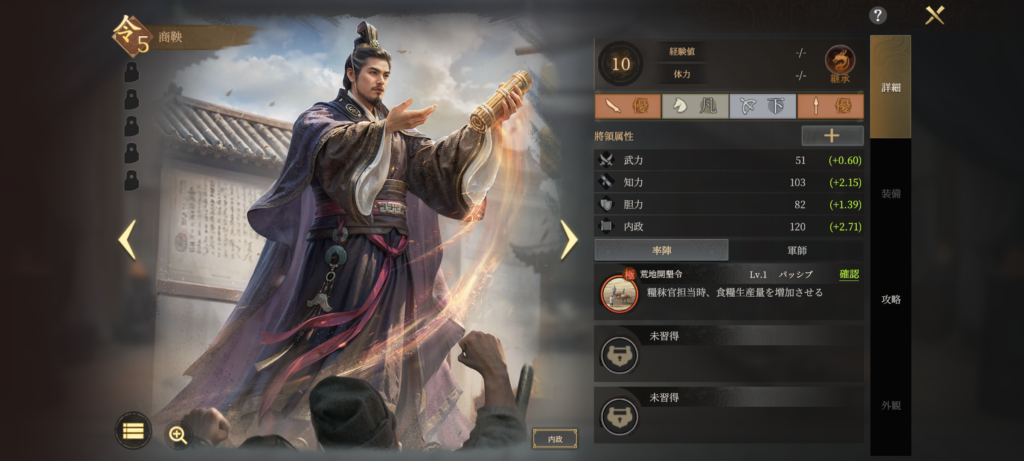Select the 荒地開墾令 skill icon

tap(619, 293)
